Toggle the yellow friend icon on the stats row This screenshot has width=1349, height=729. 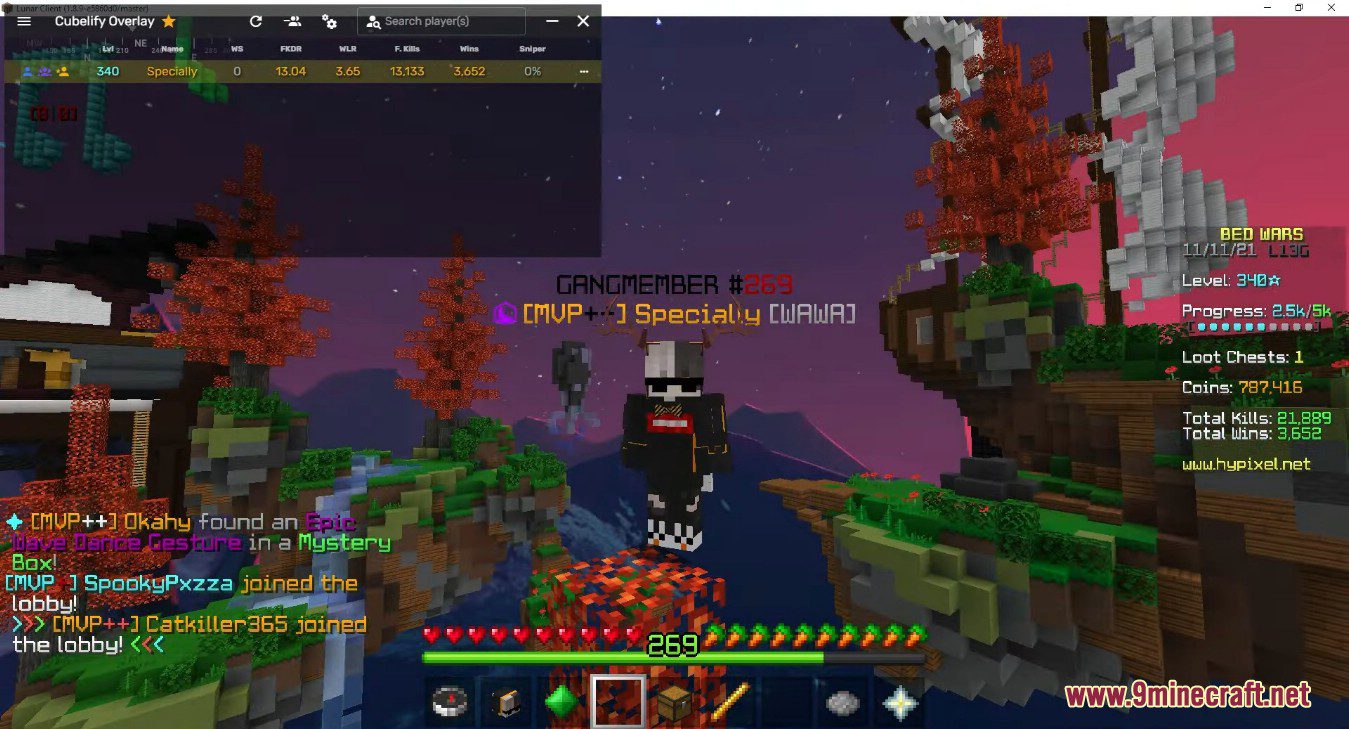pyautogui.click(x=62, y=71)
